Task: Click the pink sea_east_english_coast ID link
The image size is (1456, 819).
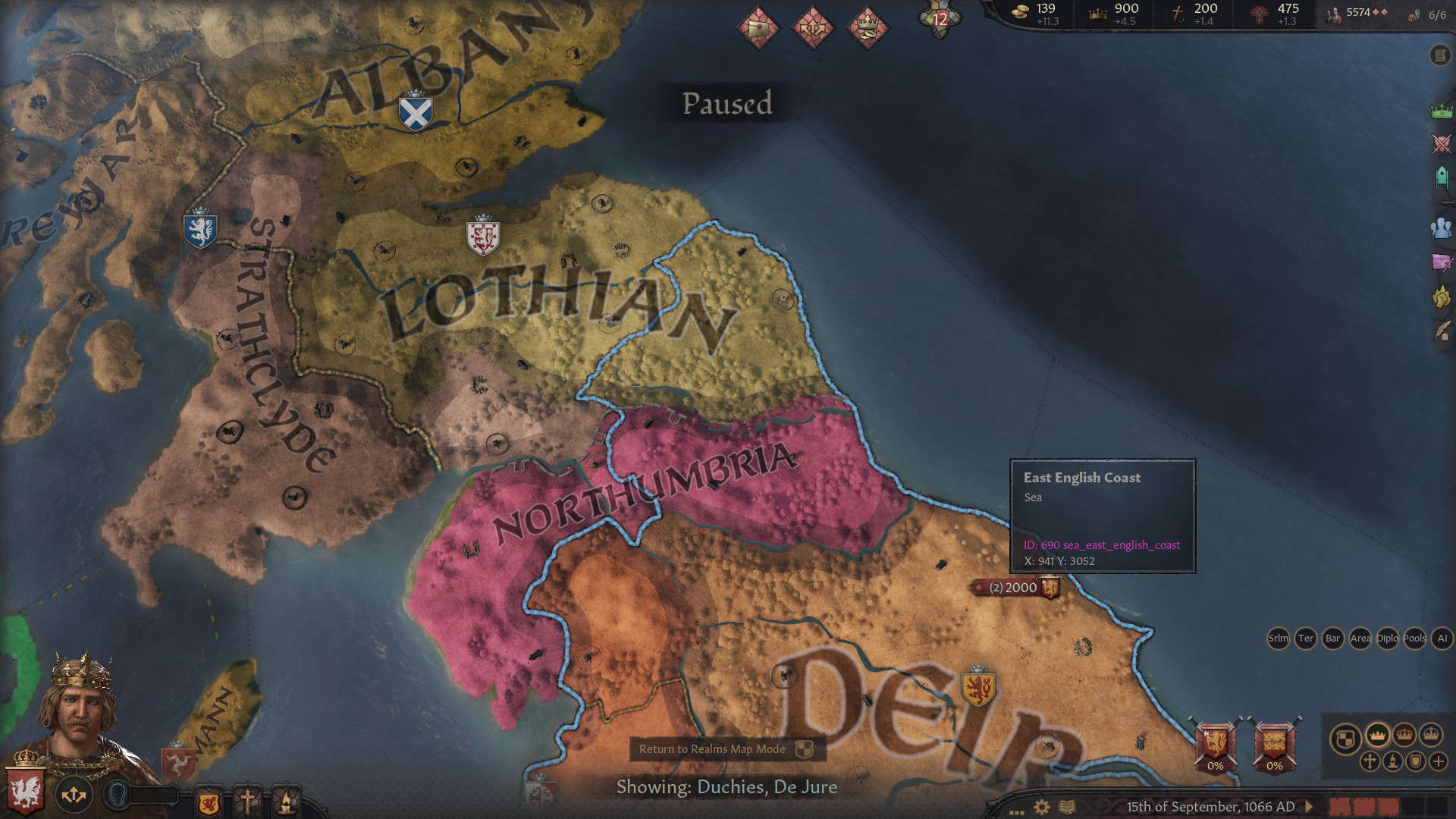Action: (x=1102, y=544)
